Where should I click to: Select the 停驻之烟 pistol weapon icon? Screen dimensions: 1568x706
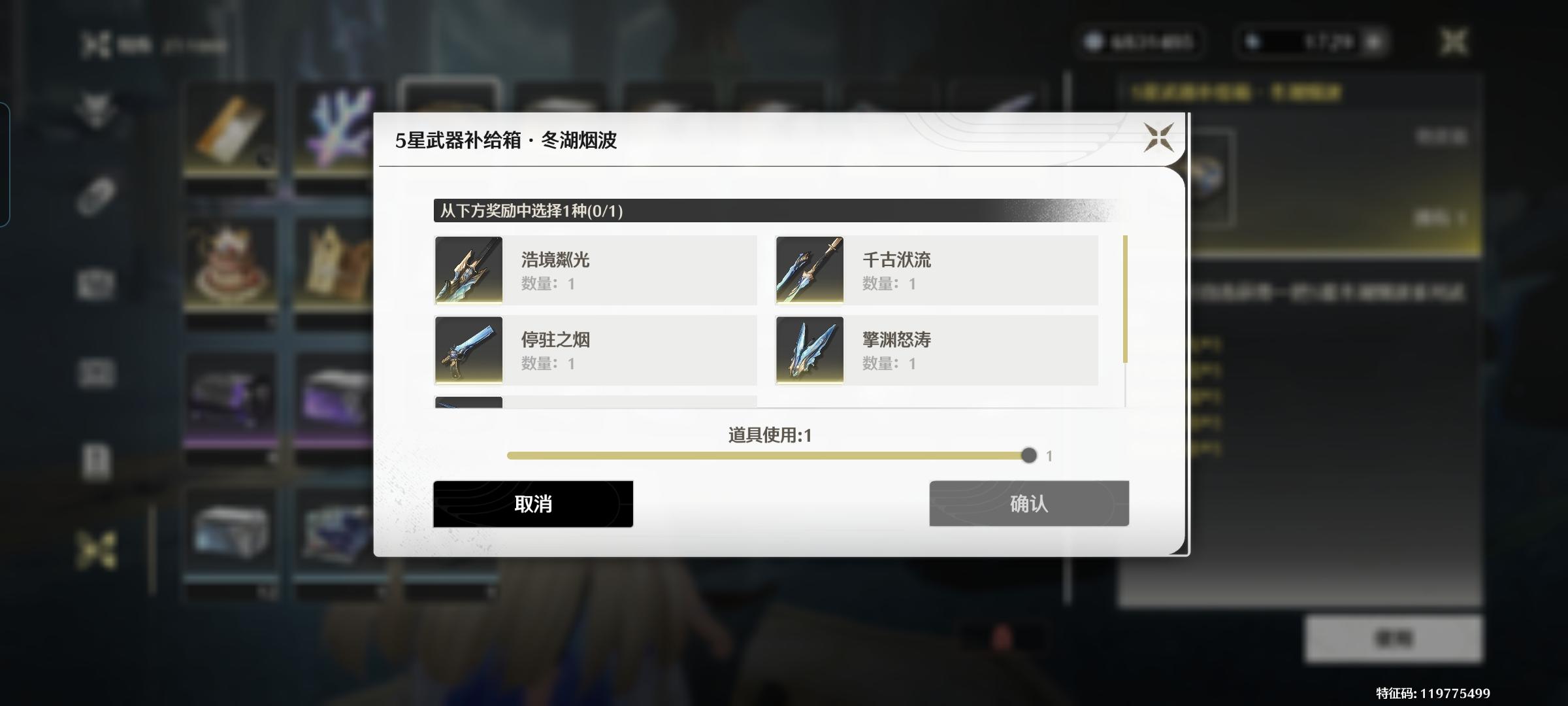point(468,350)
